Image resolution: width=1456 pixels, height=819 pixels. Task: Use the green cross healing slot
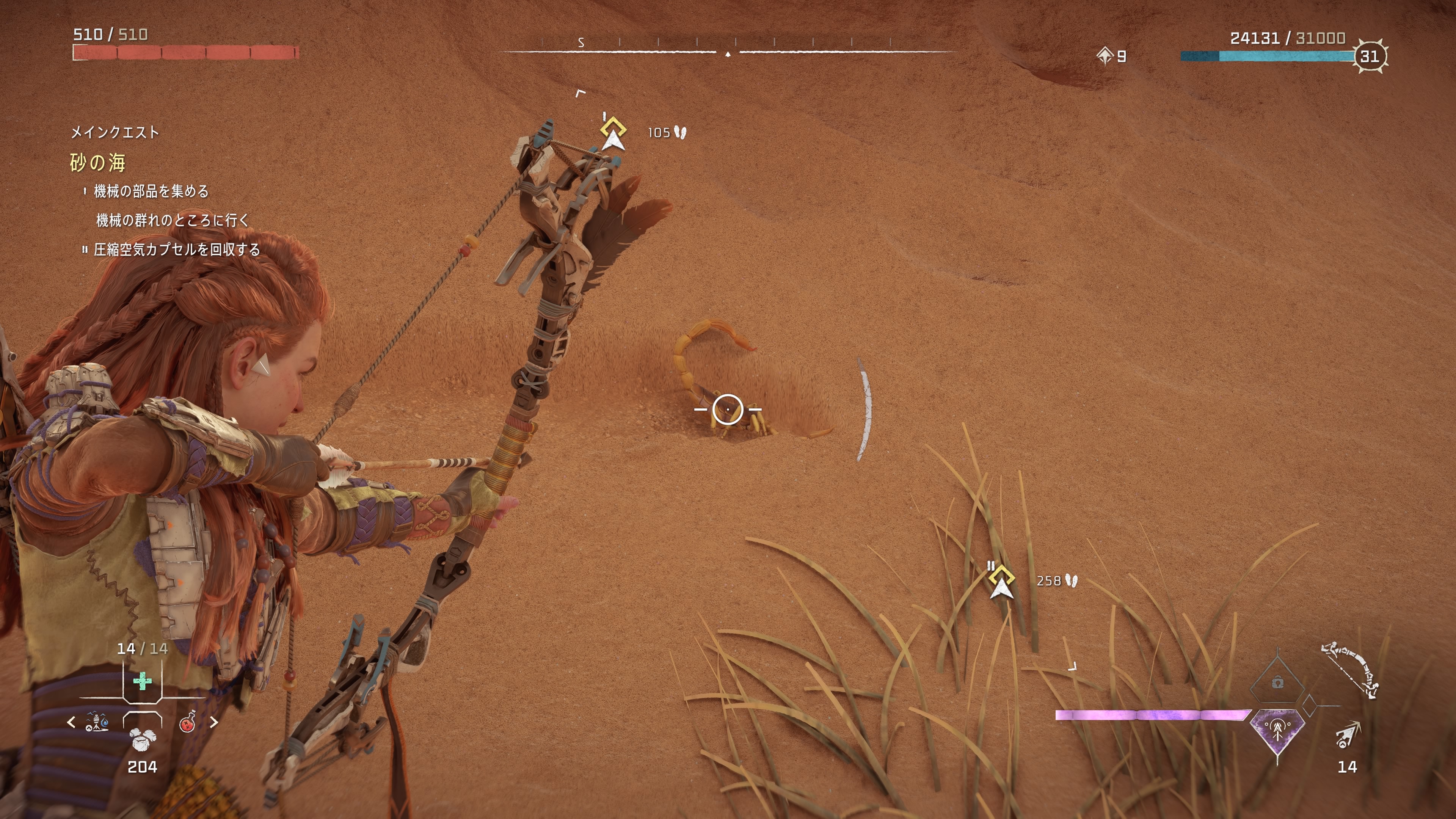pyautogui.click(x=142, y=681)
